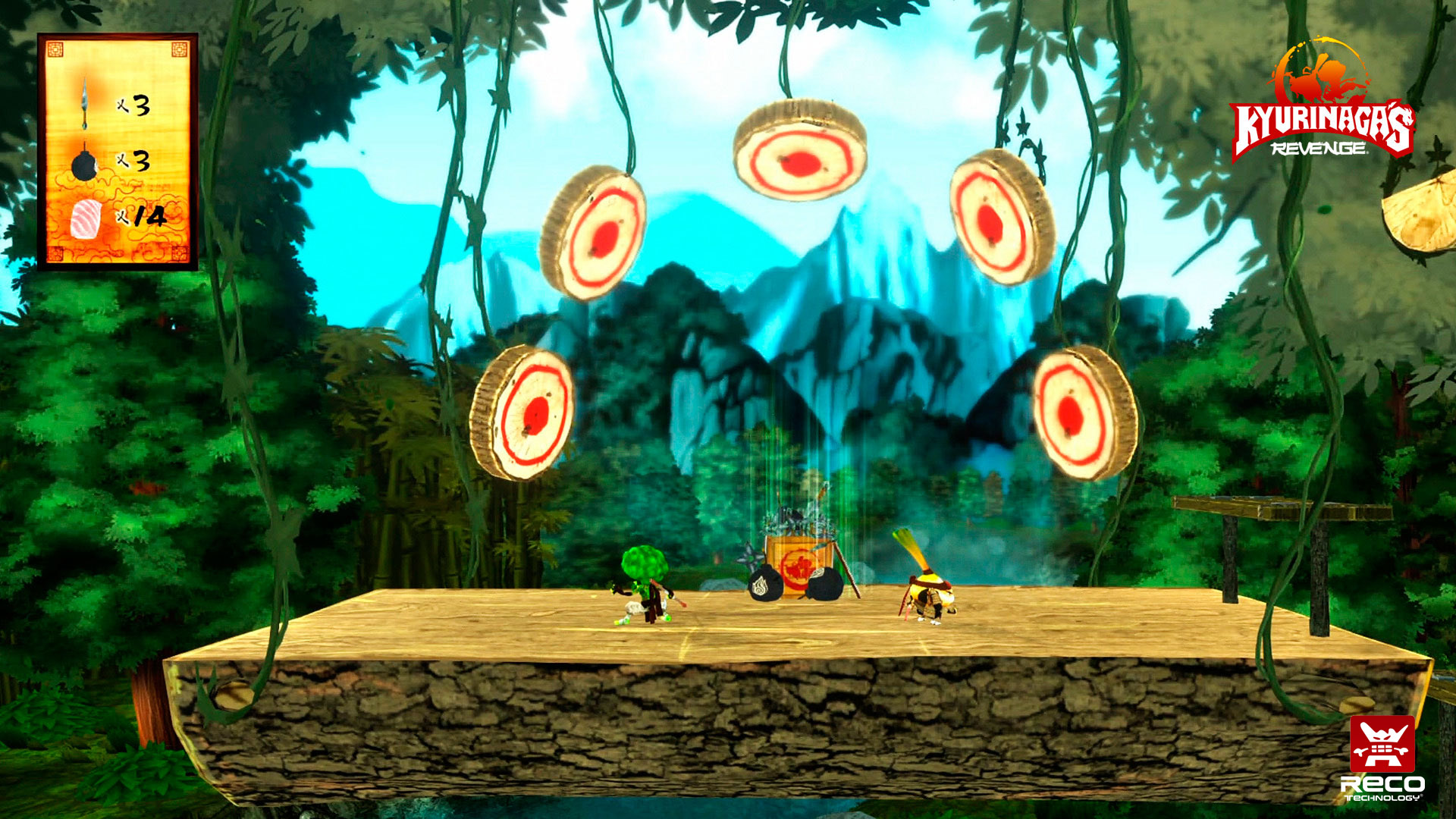Click the Reco Technology logo

click(x=1382, y=758)
